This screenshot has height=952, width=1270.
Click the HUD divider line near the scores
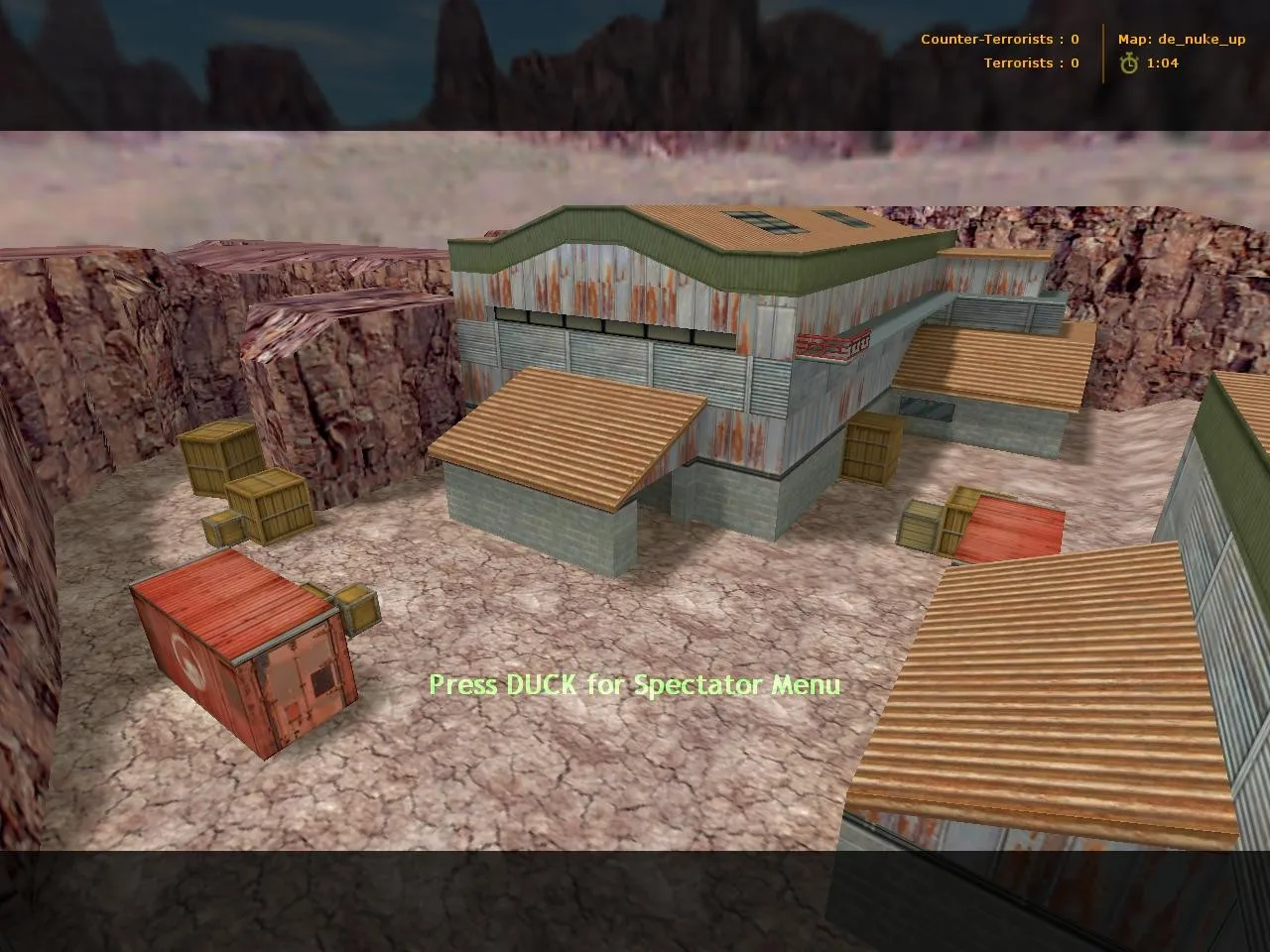(1101, 52)
